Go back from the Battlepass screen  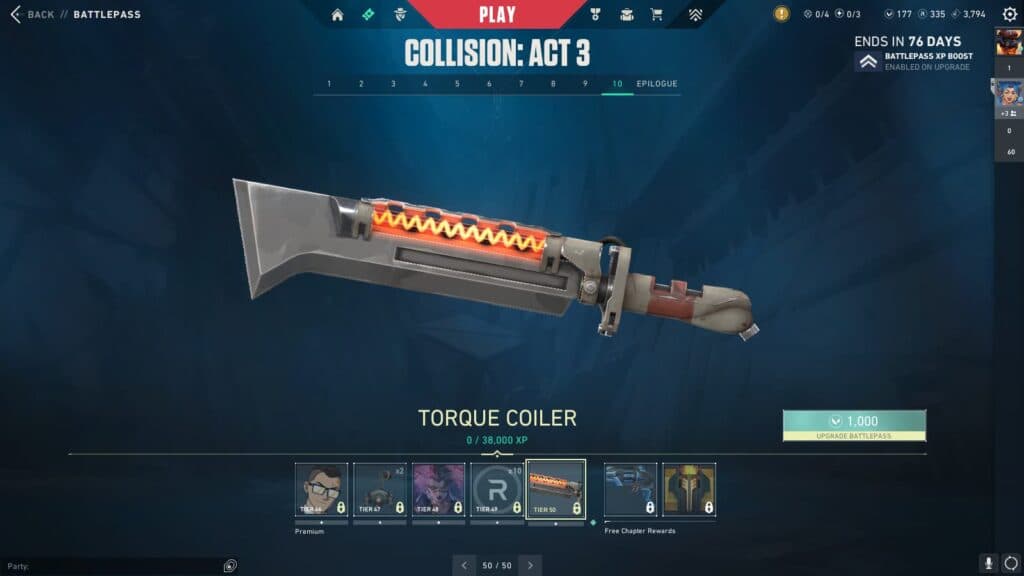tap(33, 15)
